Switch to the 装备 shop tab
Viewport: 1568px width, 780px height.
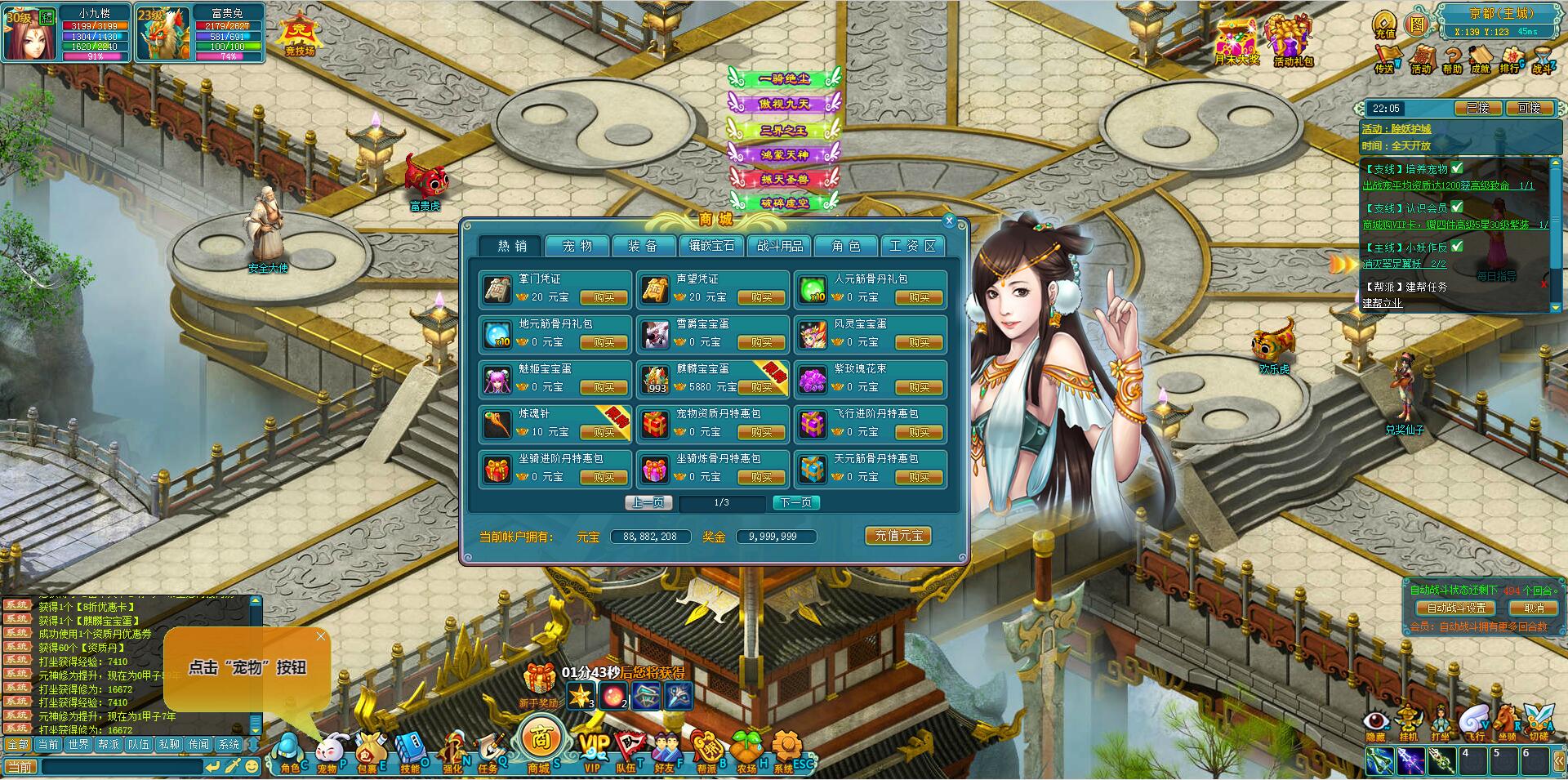tap(644, 245)
